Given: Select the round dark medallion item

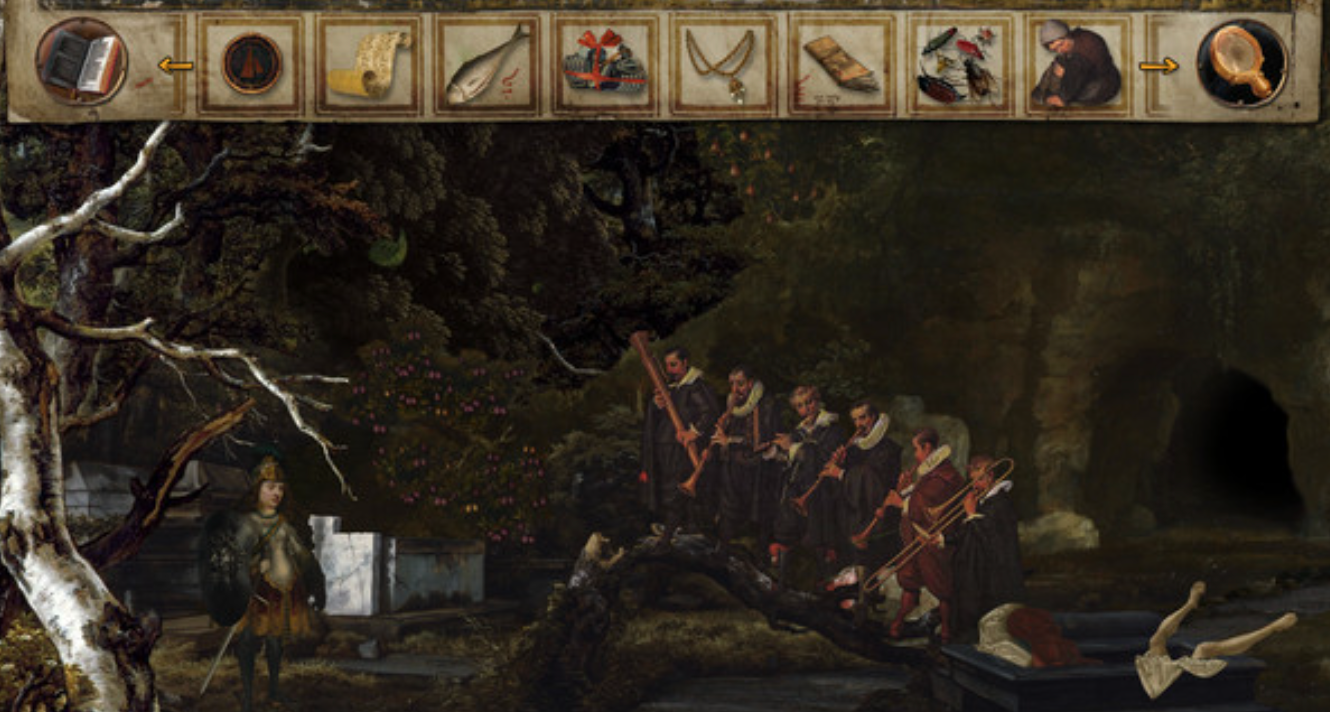Looking at the screenshot, I should pos(251,64).
